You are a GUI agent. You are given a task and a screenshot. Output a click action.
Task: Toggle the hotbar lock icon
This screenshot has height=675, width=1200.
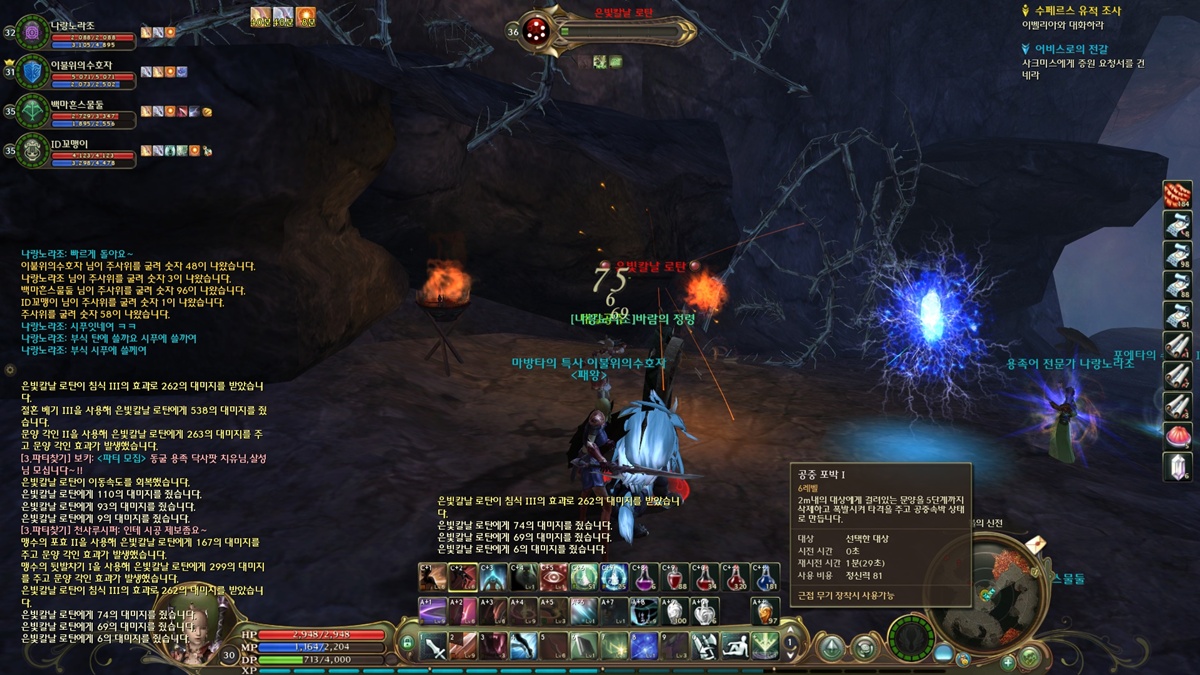407,643
